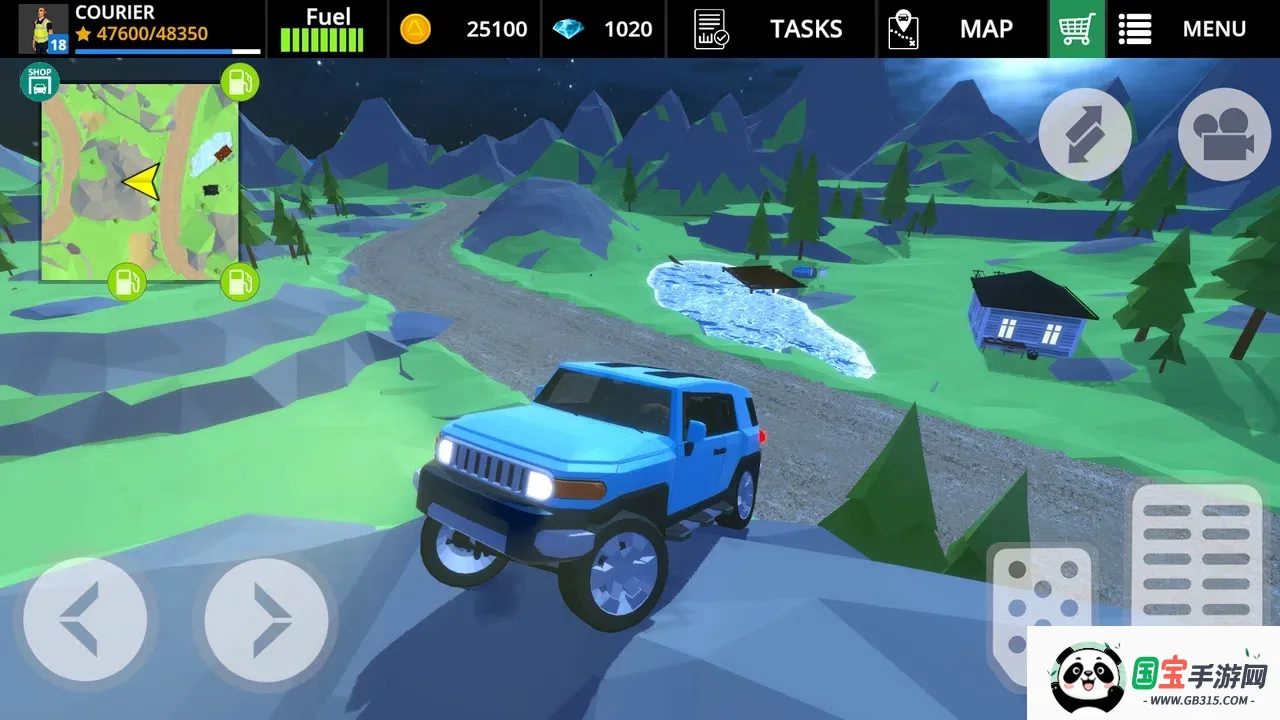Image resolution: width=1280 pixels, height=720 pixels.
Task: Open the green shopping cart store
Action: pos(1076,29)
